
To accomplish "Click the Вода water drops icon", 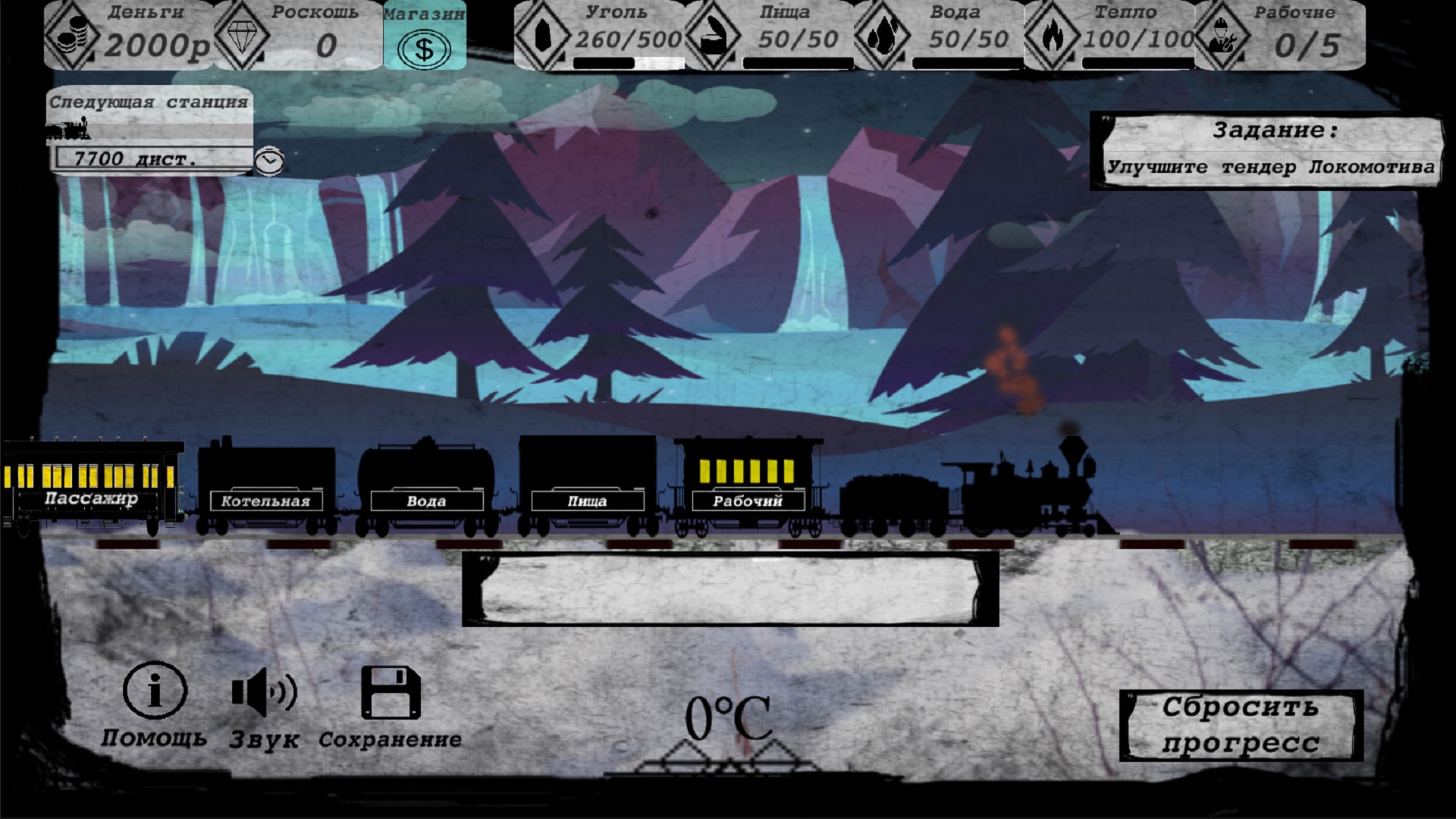I will (x=884, y=34).
